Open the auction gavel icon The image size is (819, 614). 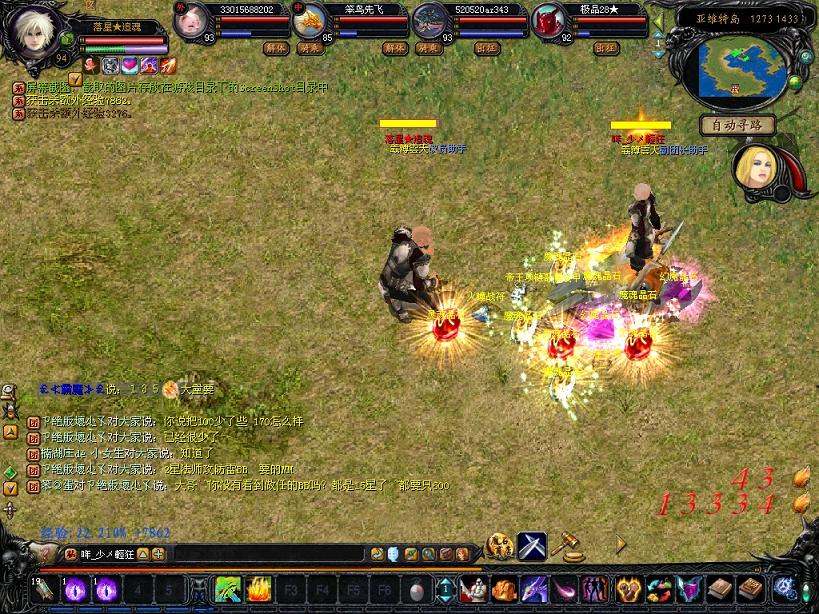click(x=565, y=546)
